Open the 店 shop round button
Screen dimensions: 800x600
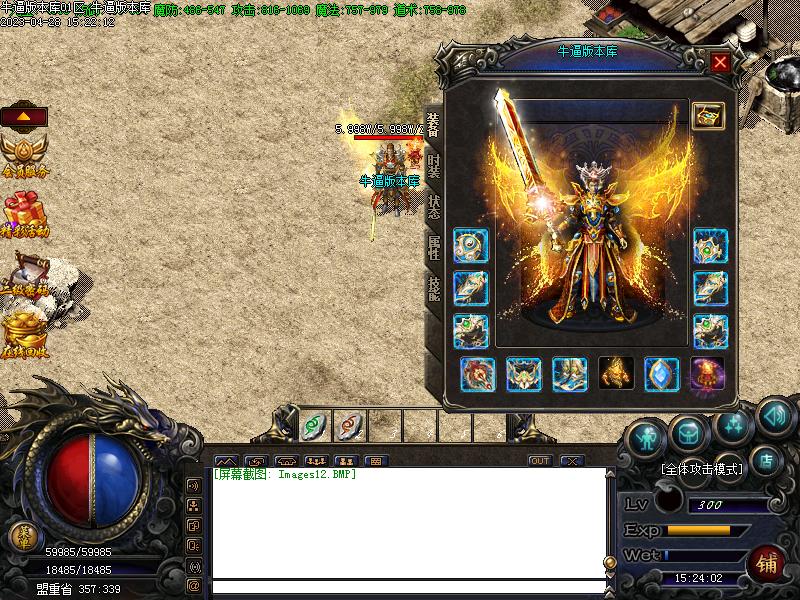coord(767,461)
